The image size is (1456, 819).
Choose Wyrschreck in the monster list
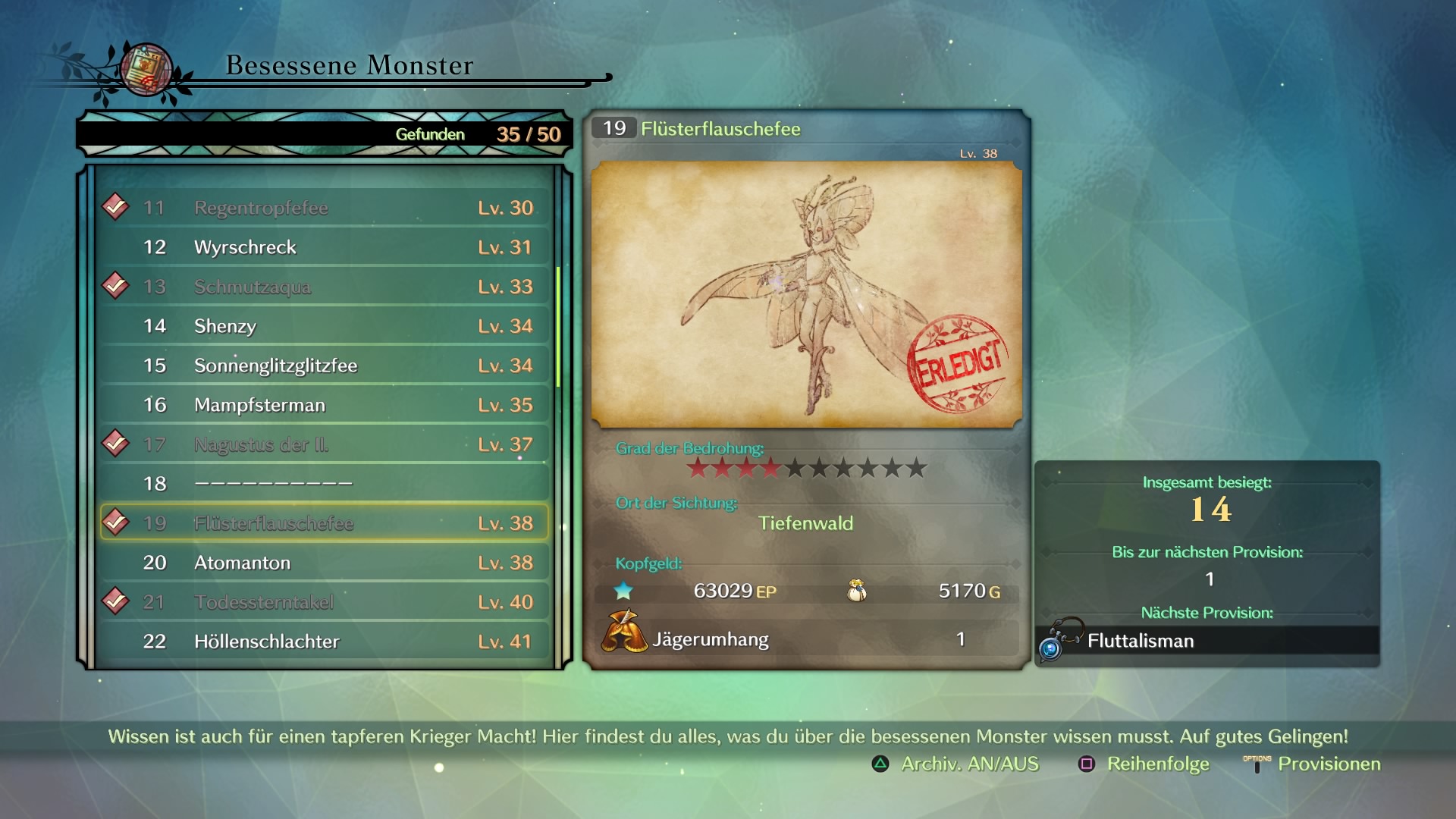click(x=325, y=247)
